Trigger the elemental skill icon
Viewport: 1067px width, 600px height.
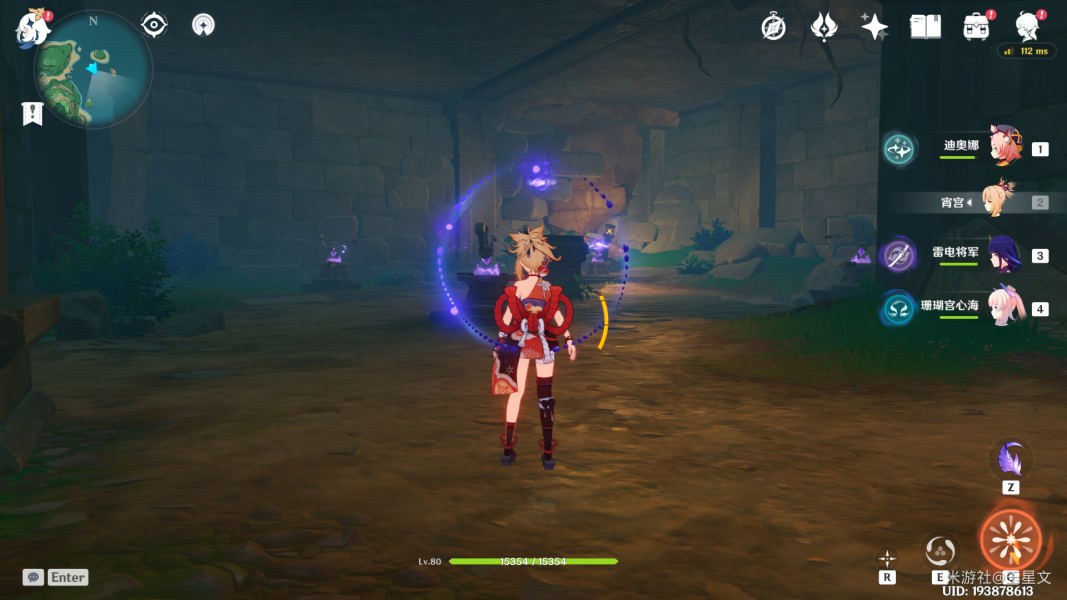(940, 549)
